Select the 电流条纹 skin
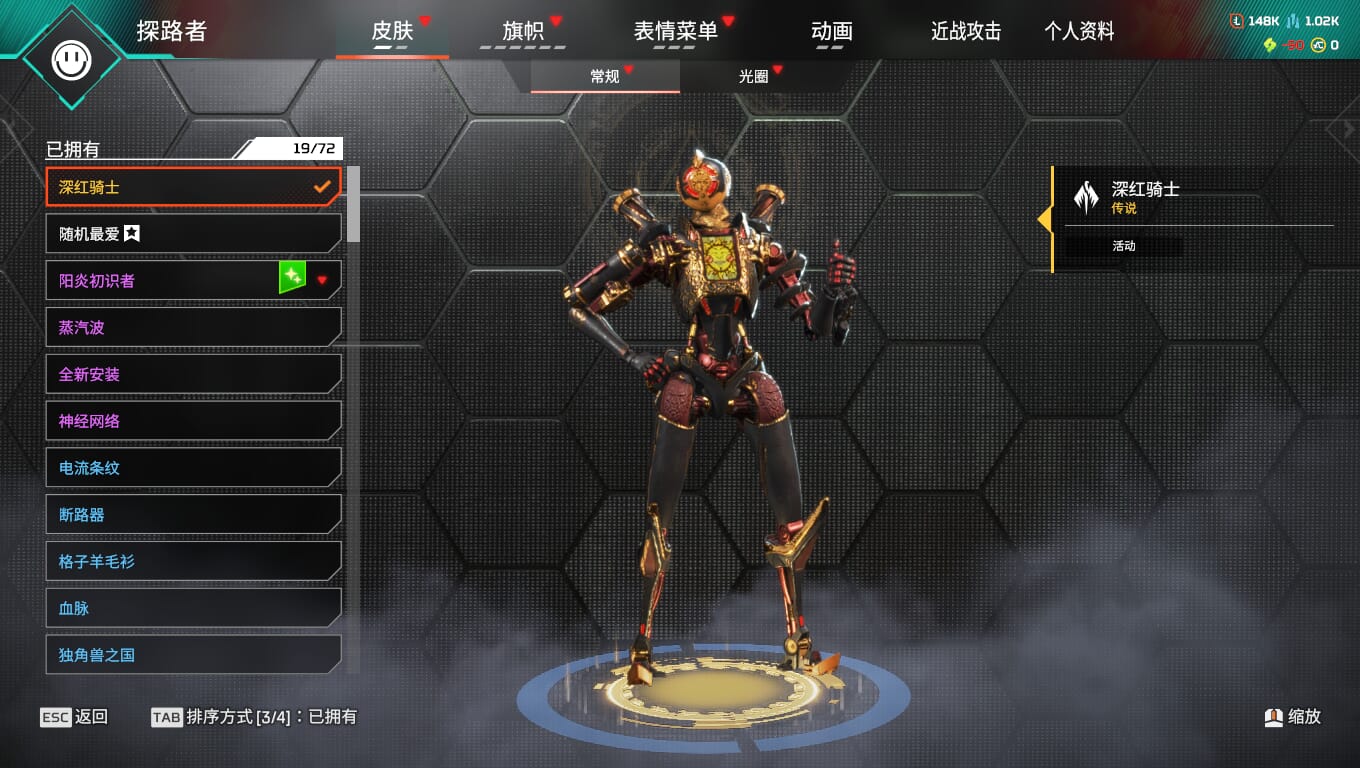 point(193,468)
